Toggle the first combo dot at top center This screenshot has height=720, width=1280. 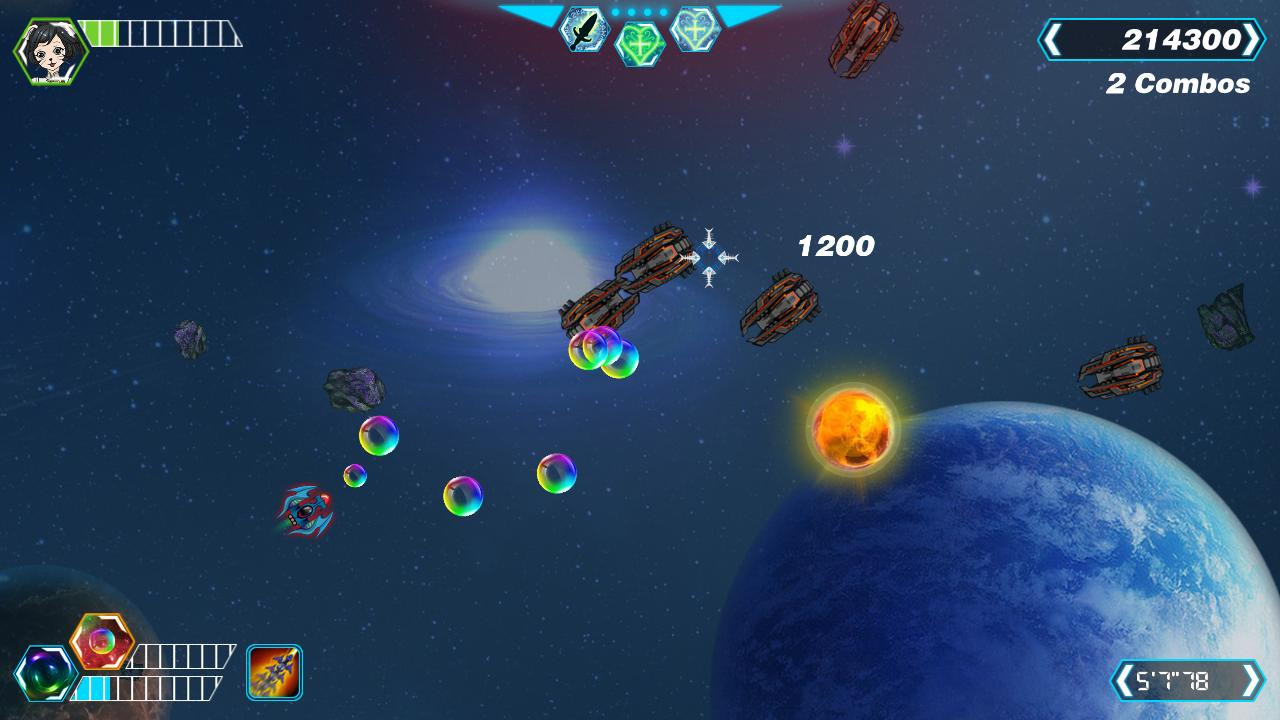(x=616, y=11)
